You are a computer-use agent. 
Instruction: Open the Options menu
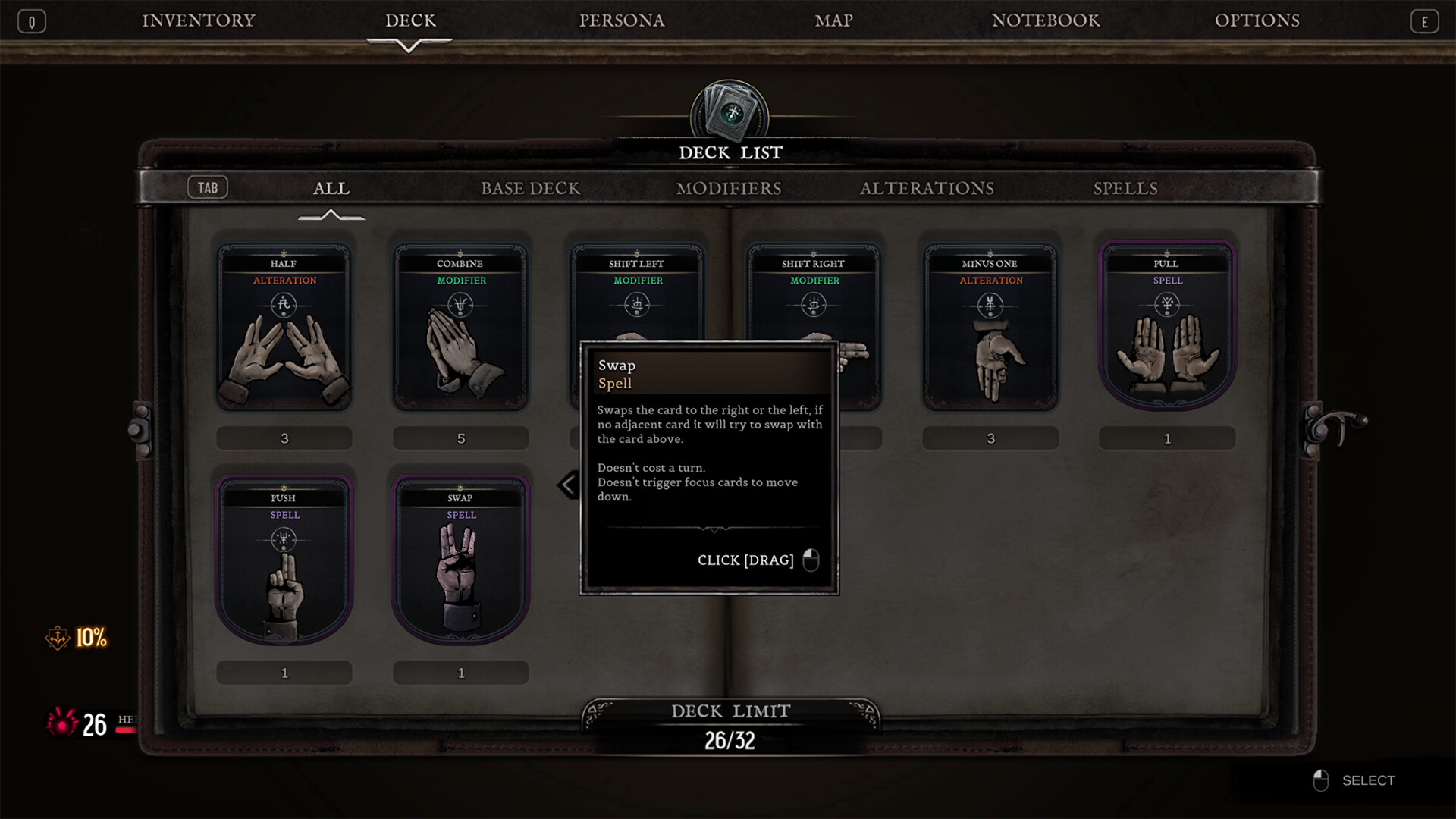[1257, 20]
